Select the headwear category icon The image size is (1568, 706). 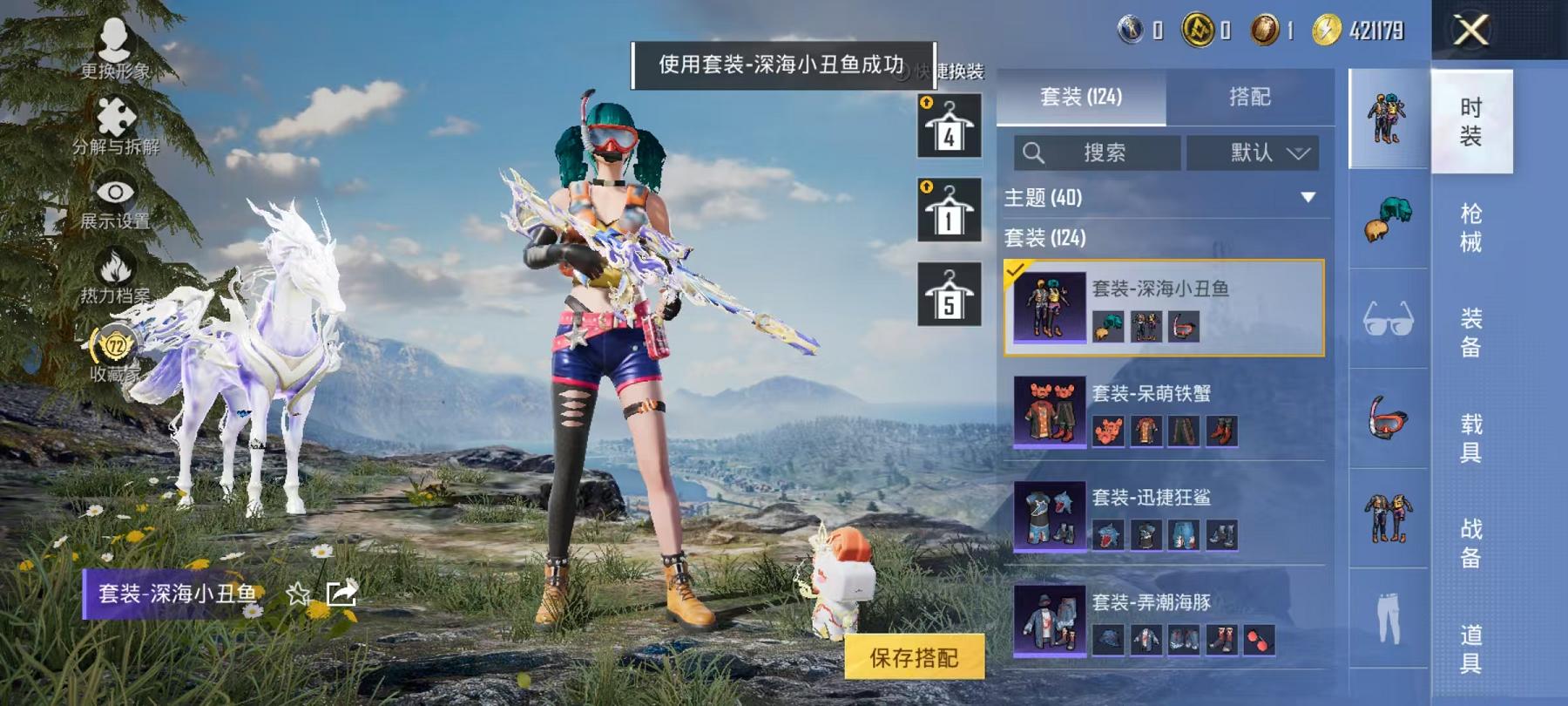[x=1389, y=218]
